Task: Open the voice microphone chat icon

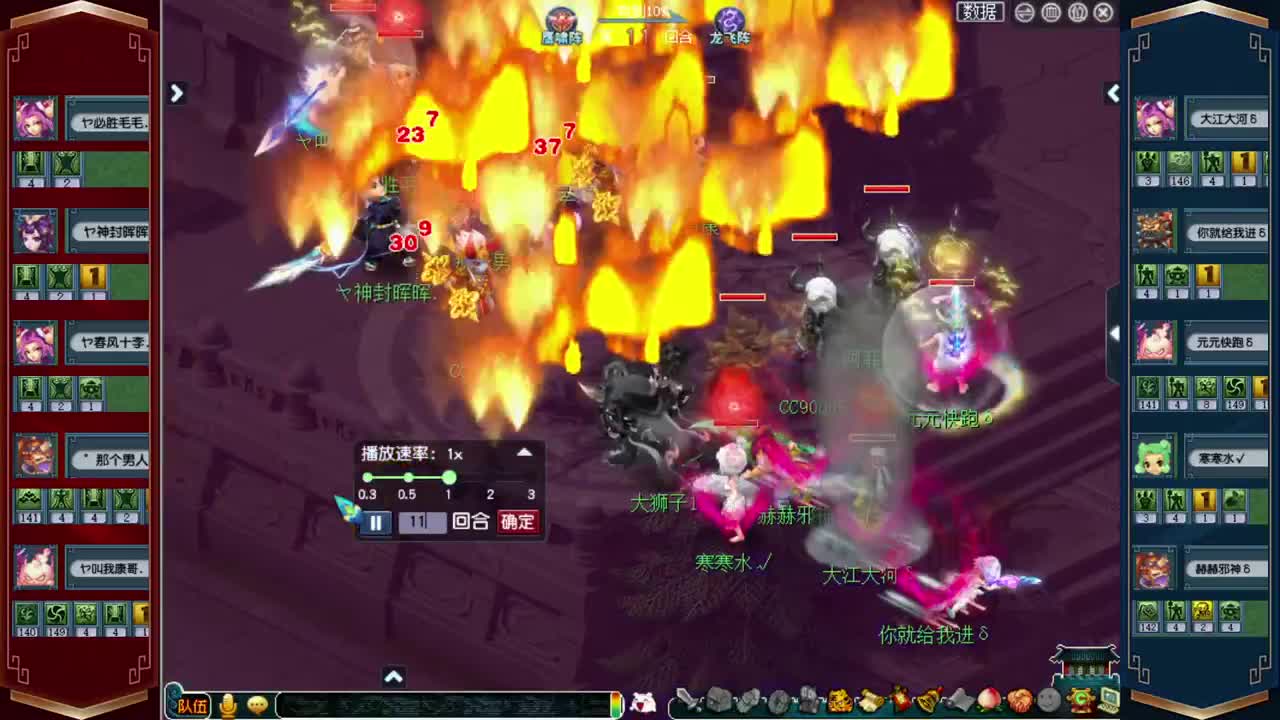Action: pos(228,704)
